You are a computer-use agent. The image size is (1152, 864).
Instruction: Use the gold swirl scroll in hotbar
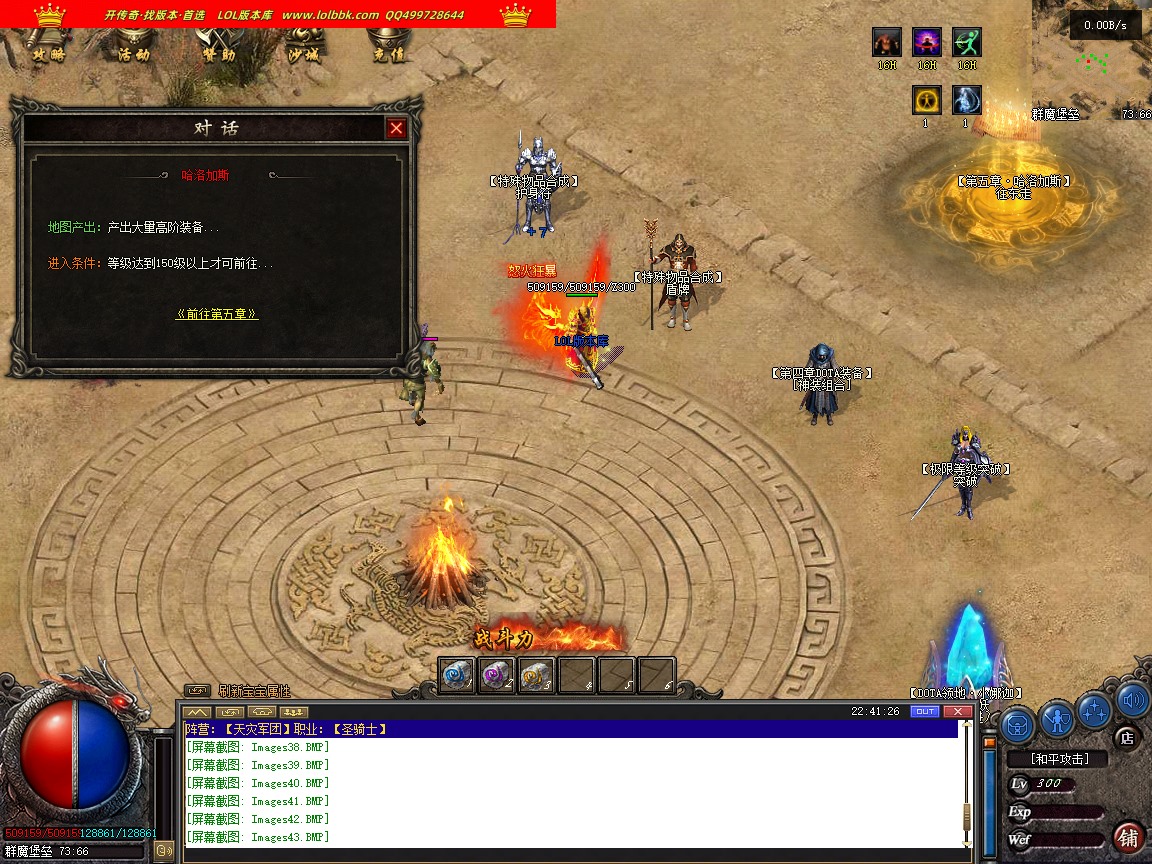537,675
